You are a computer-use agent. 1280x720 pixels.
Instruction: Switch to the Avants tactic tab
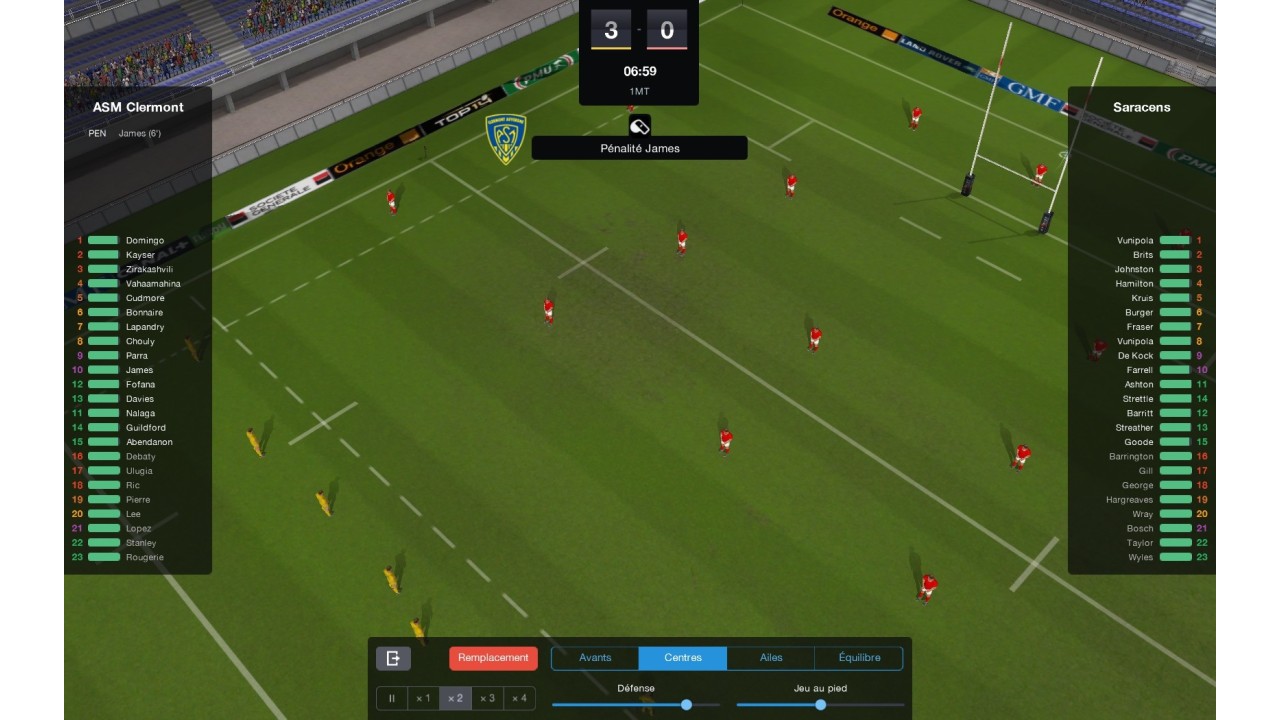coord(595,658)
